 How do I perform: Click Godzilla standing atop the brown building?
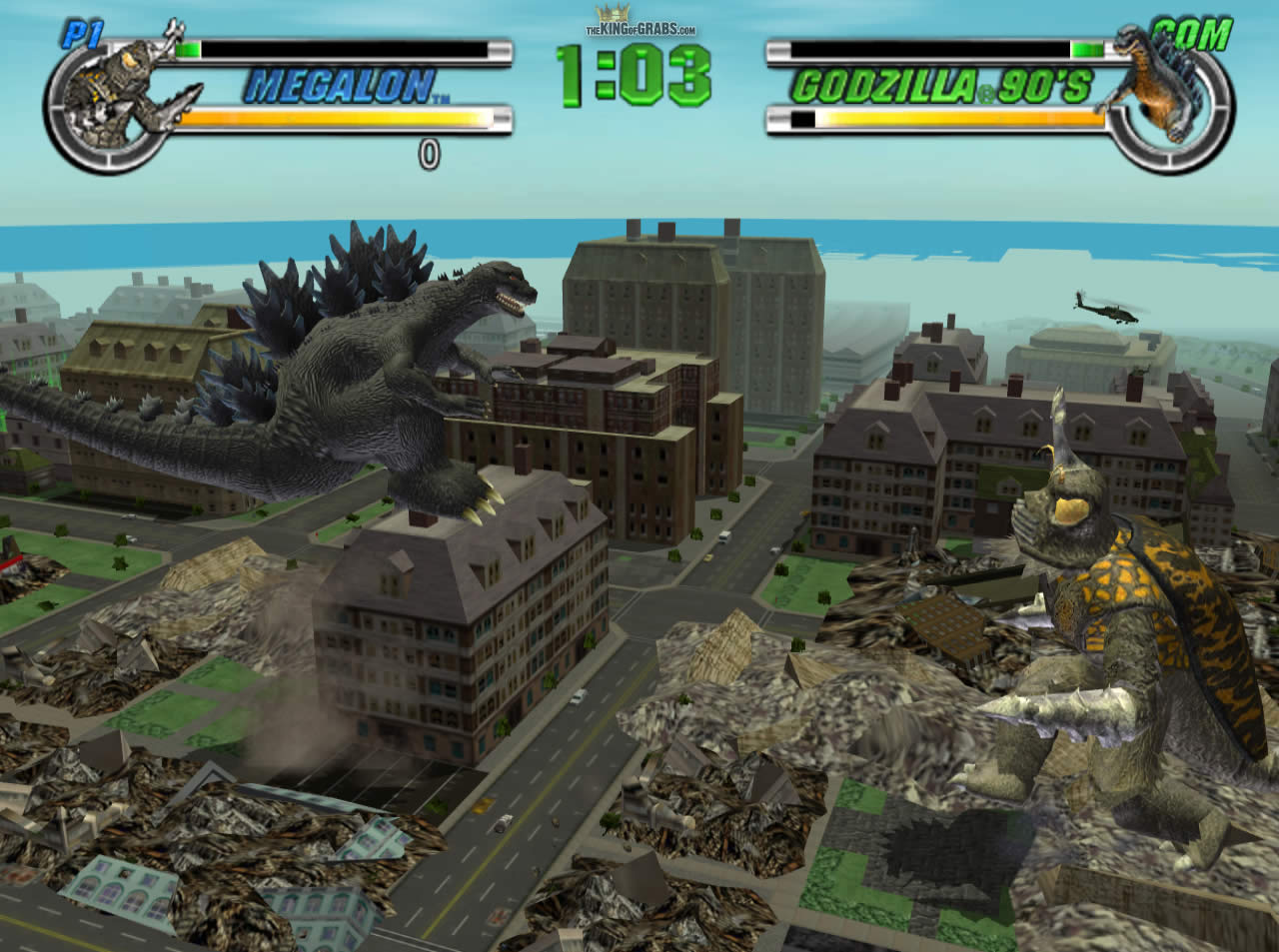pos(380,380)
